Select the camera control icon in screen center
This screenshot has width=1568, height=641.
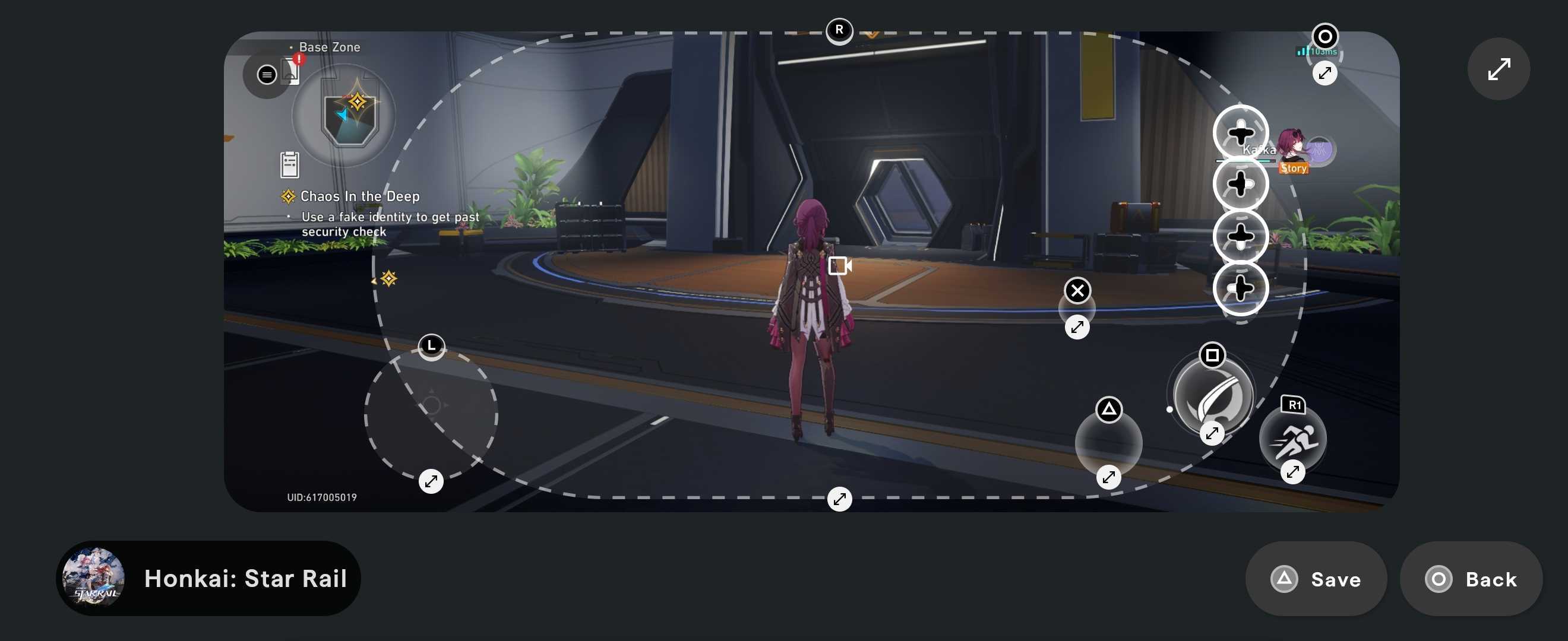tap(840, 266)
